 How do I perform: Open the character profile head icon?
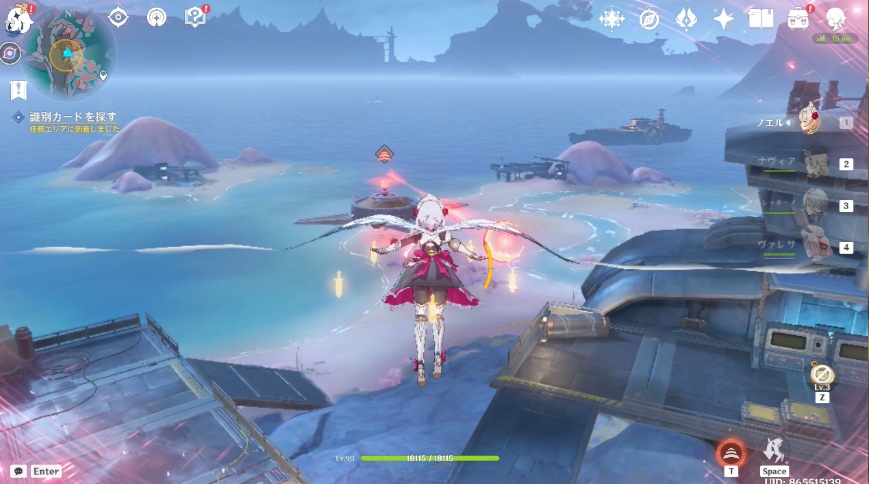[836, 18]
